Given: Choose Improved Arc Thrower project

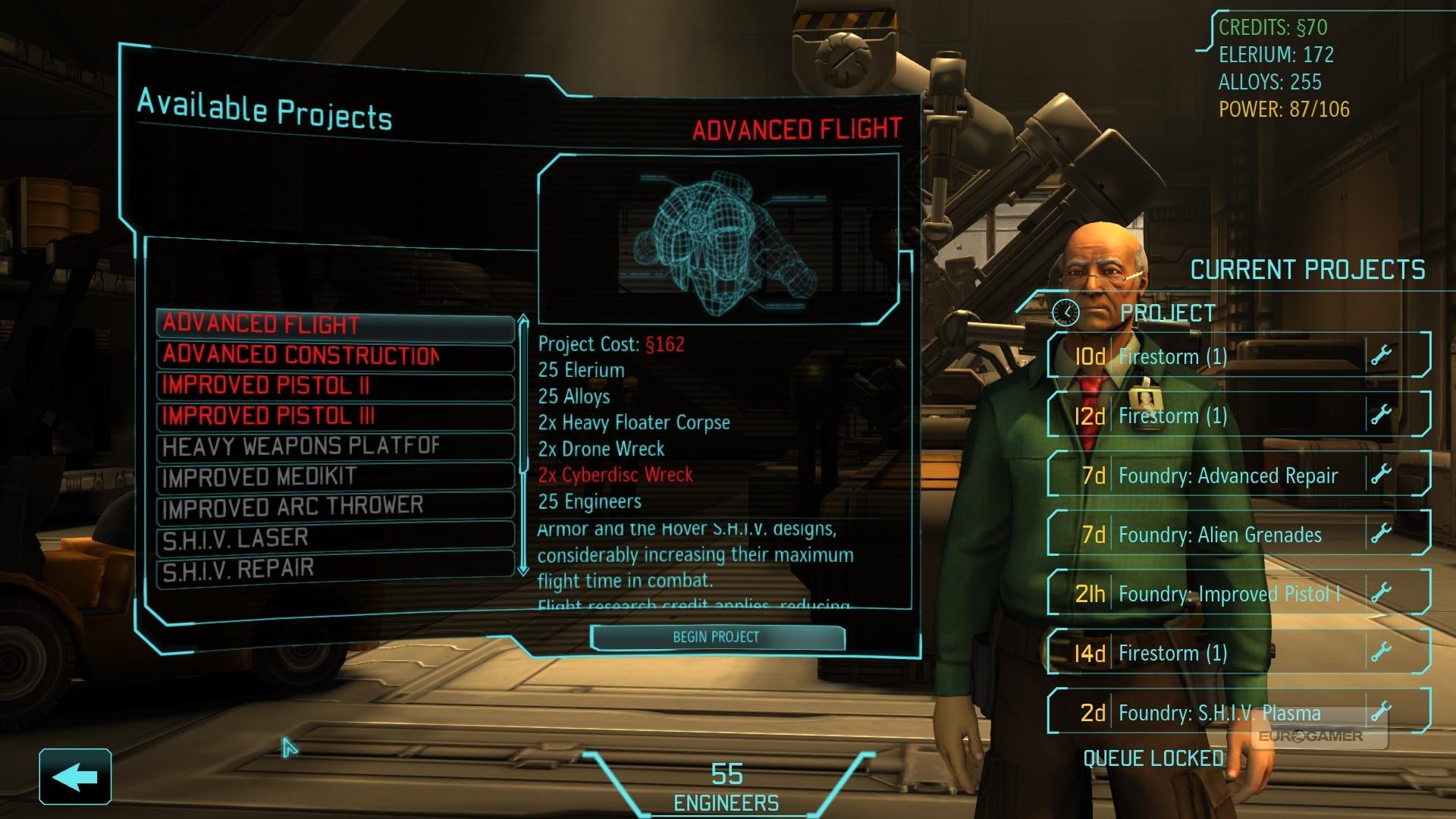Looking at the screenshot, I should pos(335,507).
